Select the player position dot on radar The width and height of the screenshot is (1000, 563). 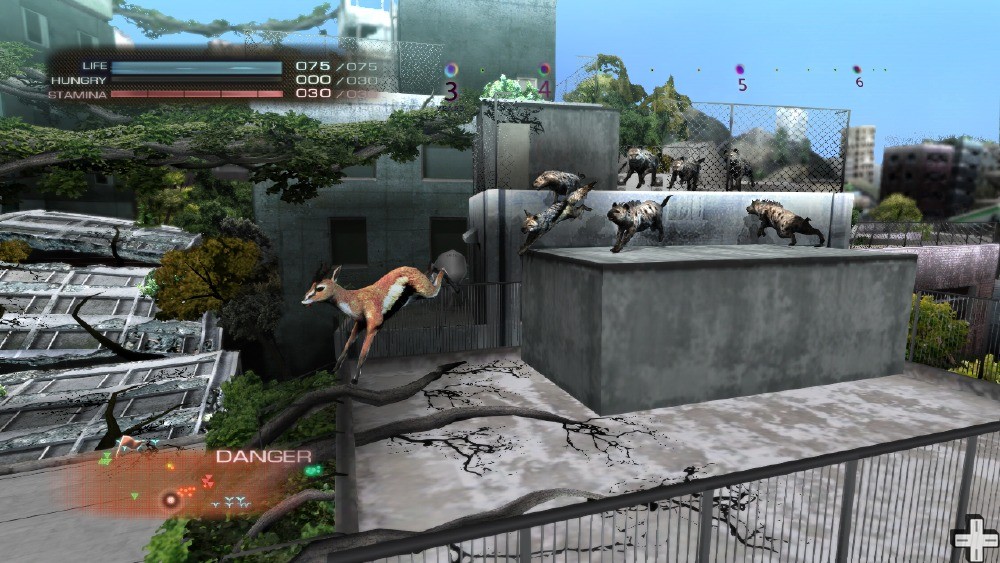click(171, 497)
